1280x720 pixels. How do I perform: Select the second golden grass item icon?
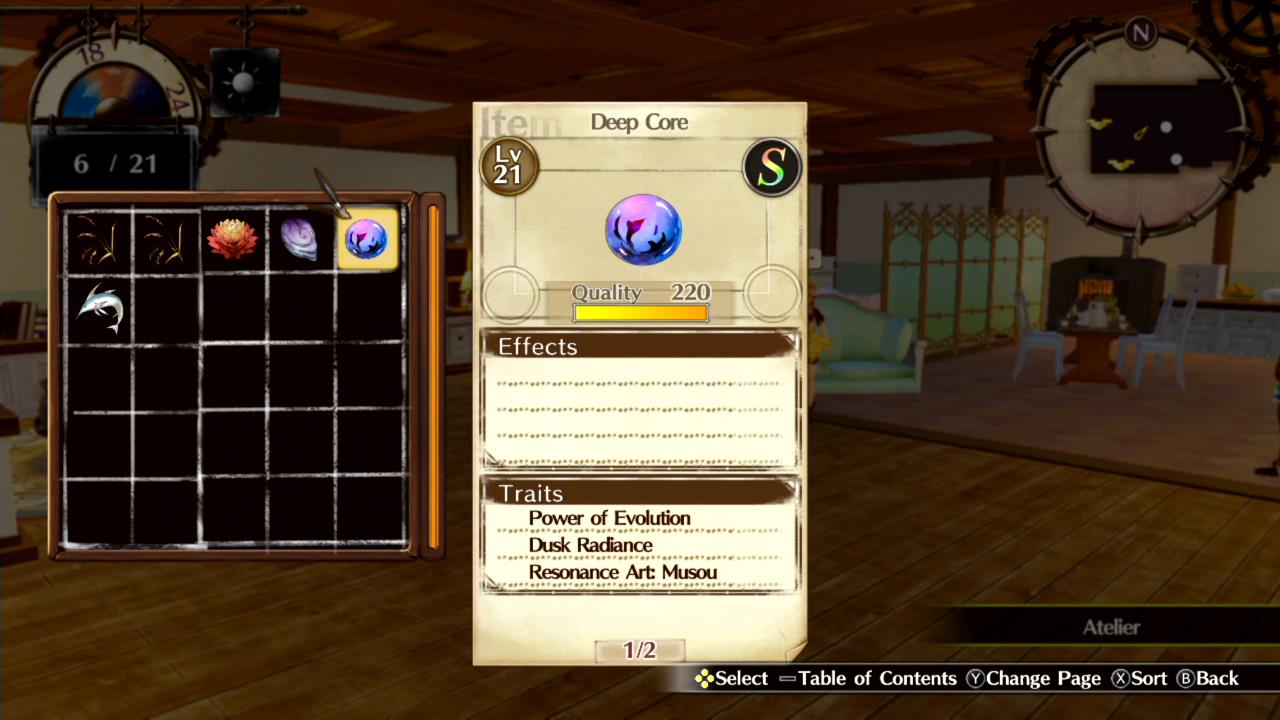point(167,238)
